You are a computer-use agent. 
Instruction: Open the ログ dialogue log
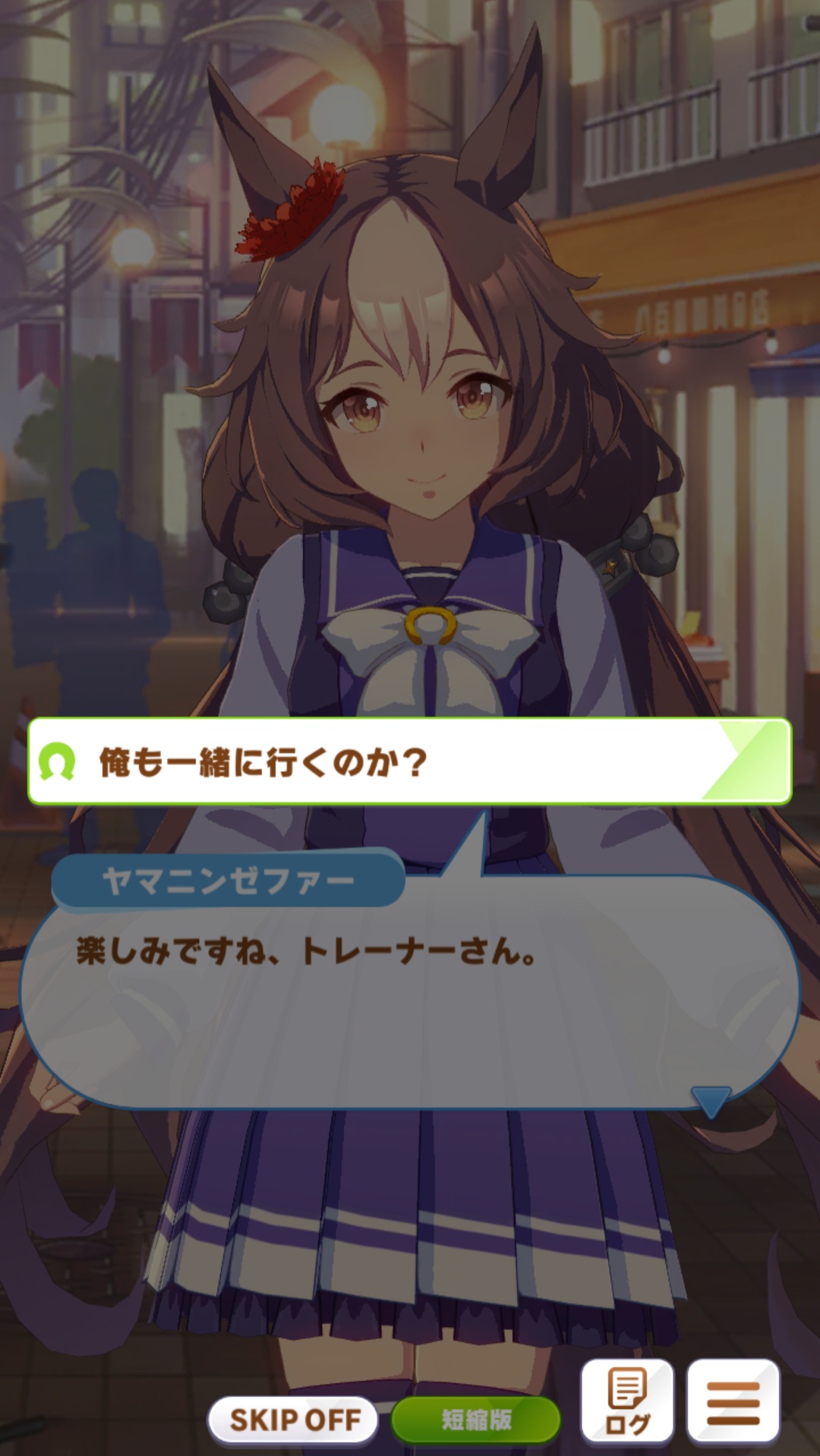click(627, 1401)
